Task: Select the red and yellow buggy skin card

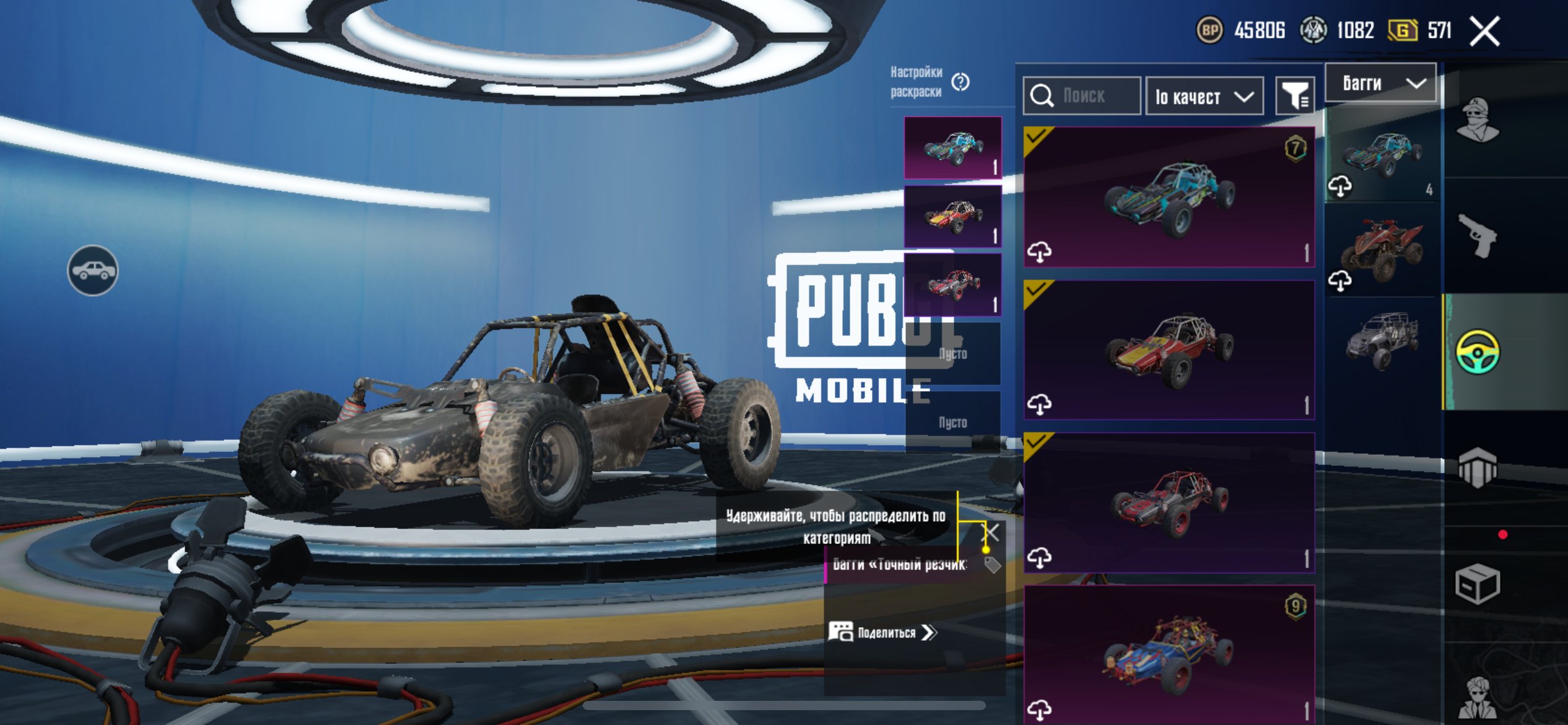Action: pos(1169,349)
